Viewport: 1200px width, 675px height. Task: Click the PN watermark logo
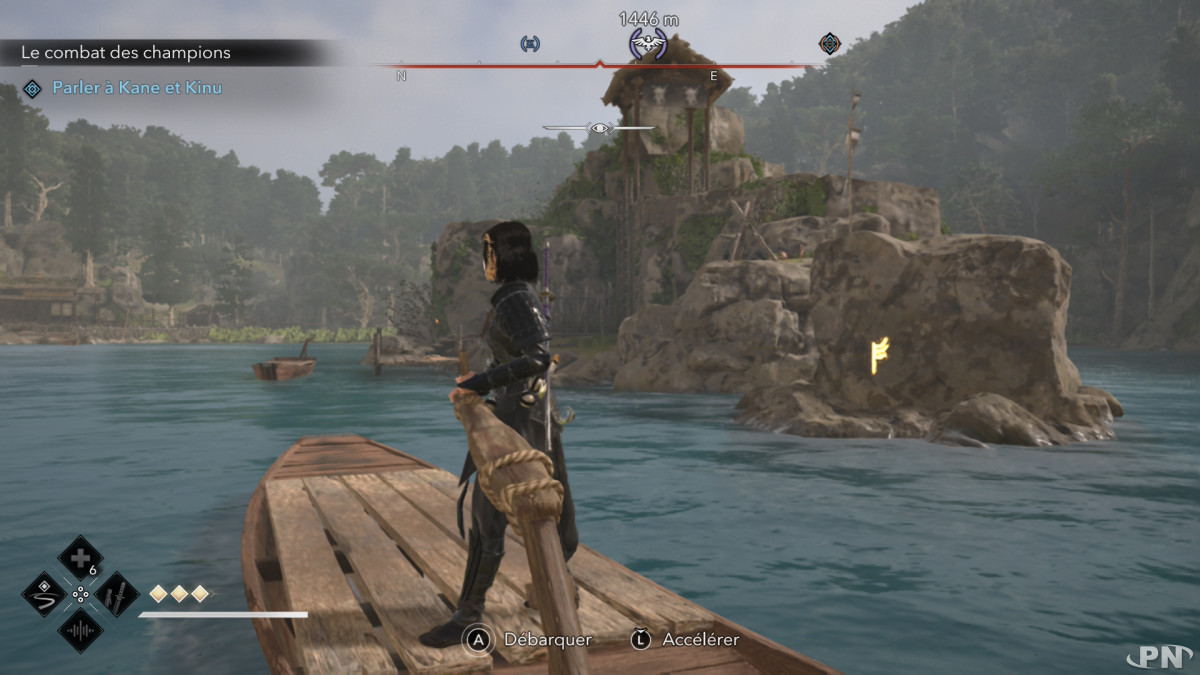1158,655
